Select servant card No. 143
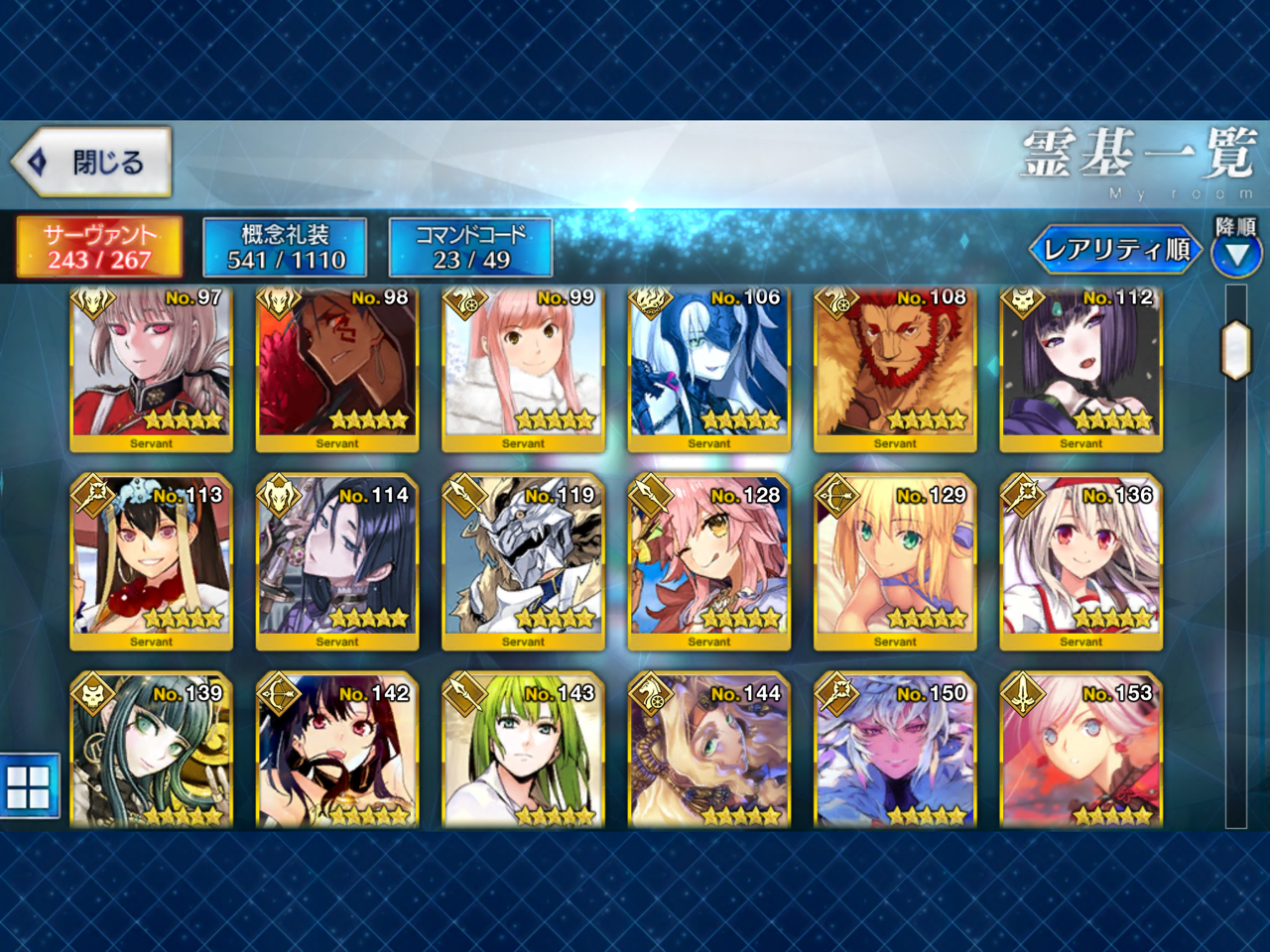 (523, 752)
